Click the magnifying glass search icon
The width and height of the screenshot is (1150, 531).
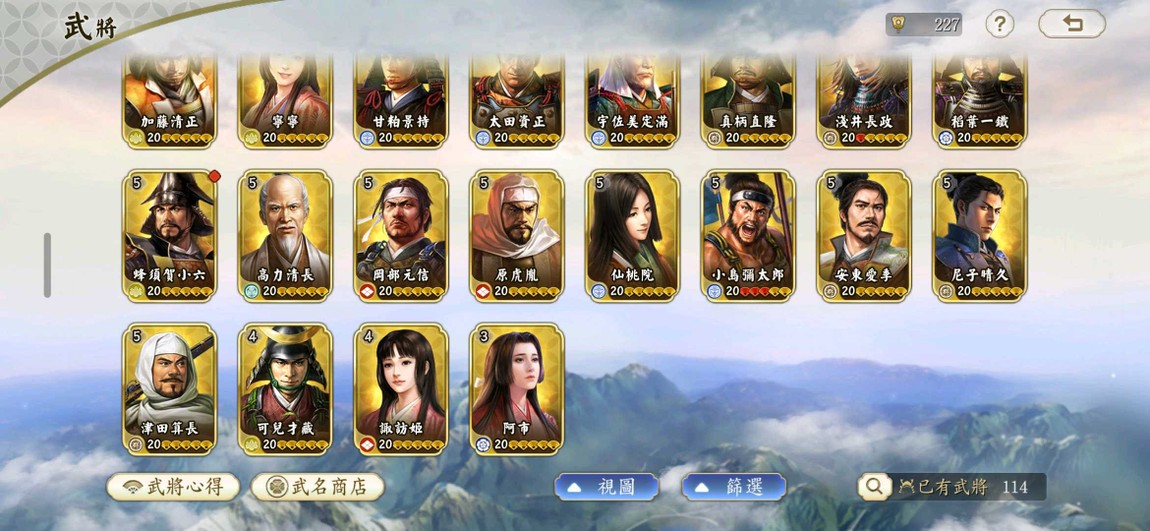tap(873, 487)
